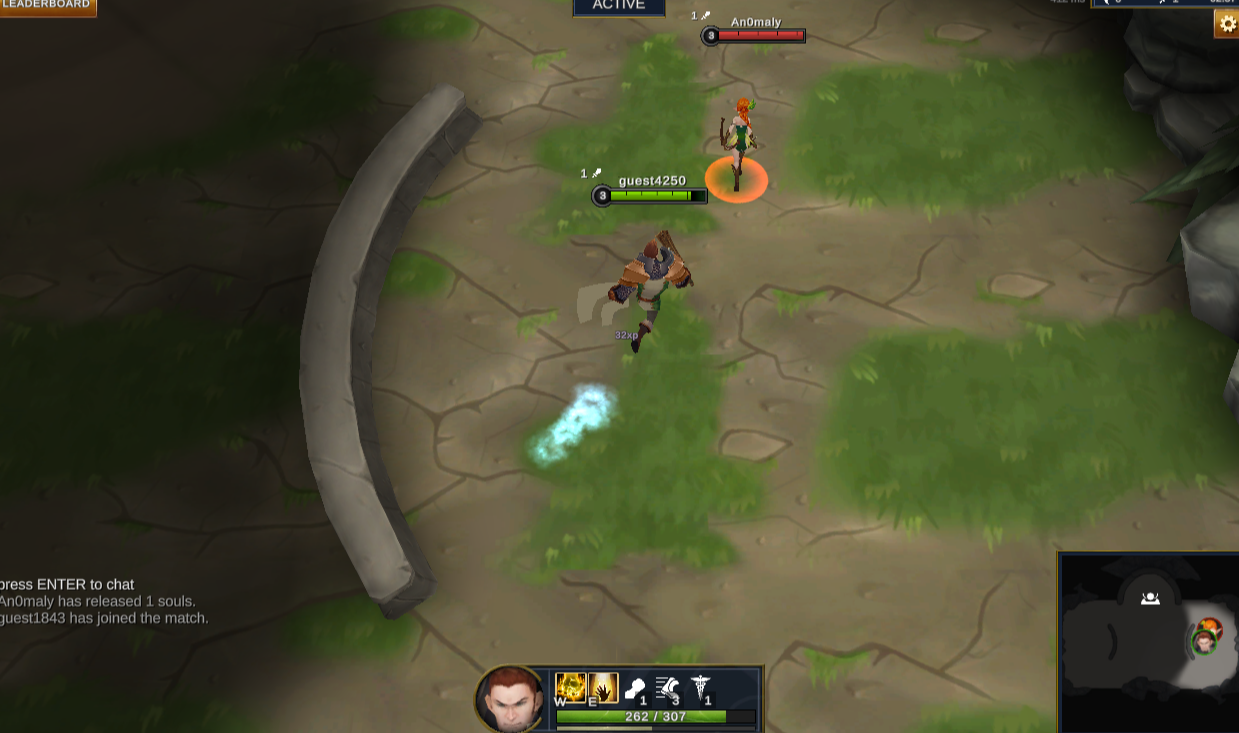
Task: Click the chat prompt to start typing
Action: click(x=68, y=584)
